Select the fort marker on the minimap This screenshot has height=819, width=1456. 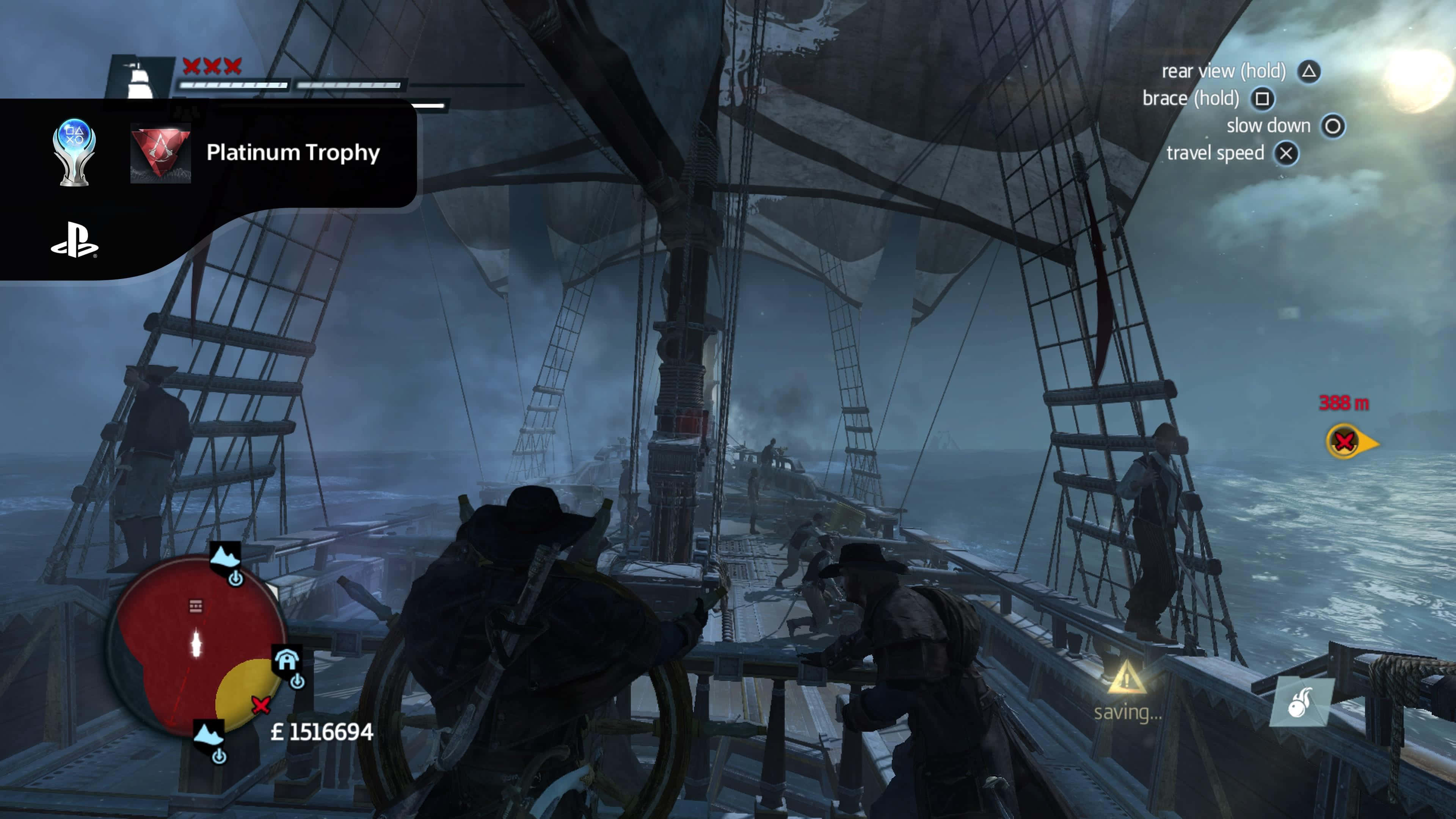coord(287,660)
